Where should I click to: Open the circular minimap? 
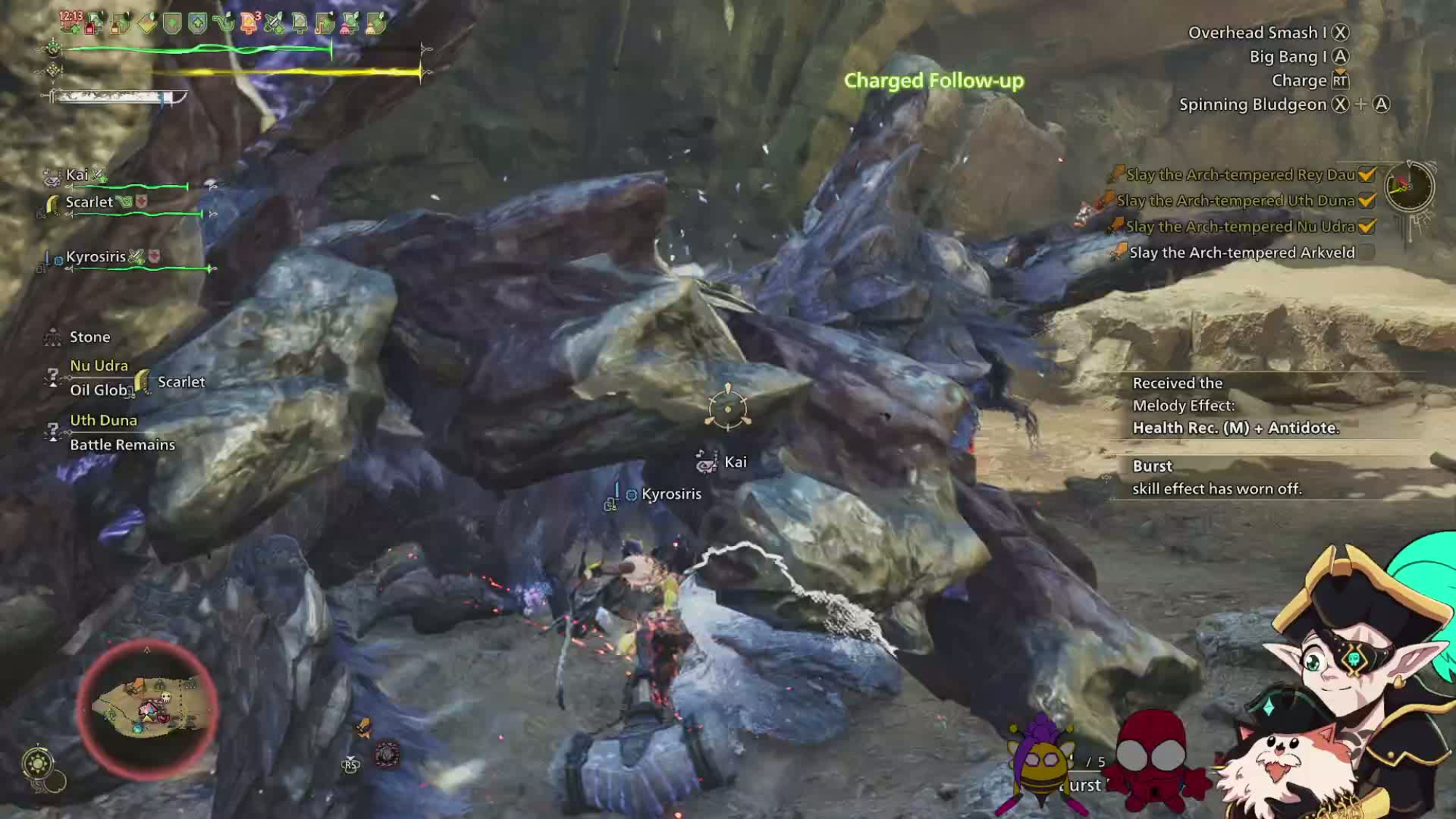pos(148,708)
